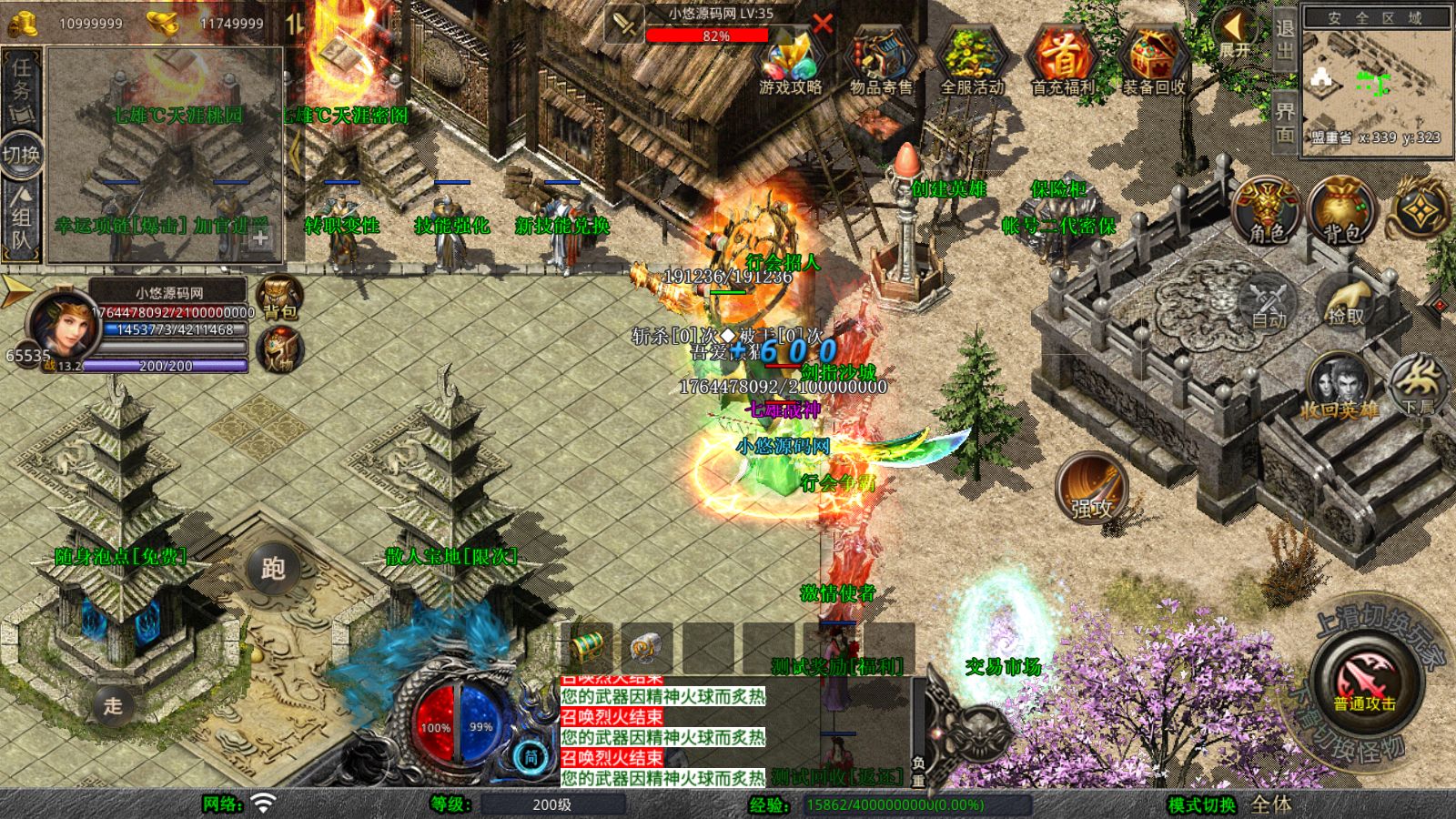
Task: Select the 任务 quest tab
Action: (22, 86)
